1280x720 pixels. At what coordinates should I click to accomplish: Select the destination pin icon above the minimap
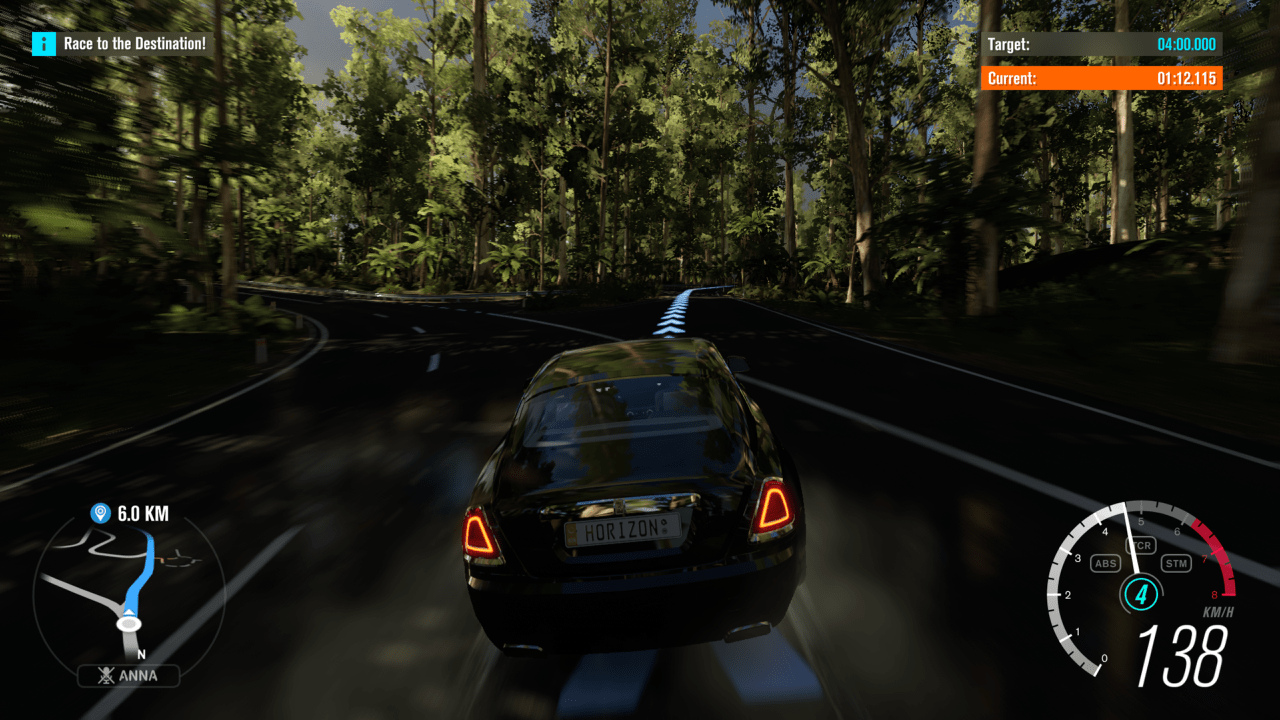tap(99, 512)
